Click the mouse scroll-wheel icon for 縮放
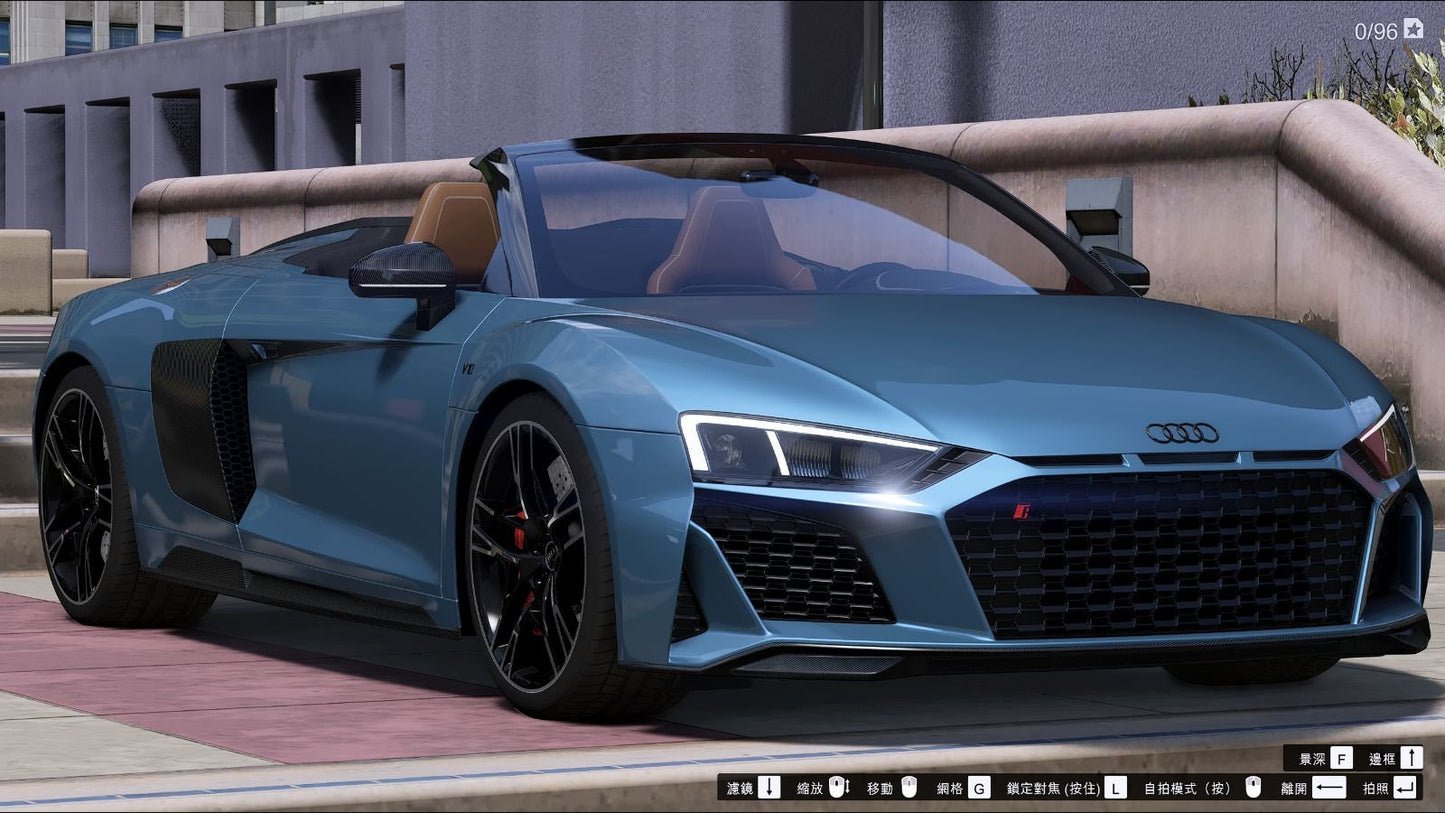The height and width of the screenshot is (813, 1445). (838, 787)
